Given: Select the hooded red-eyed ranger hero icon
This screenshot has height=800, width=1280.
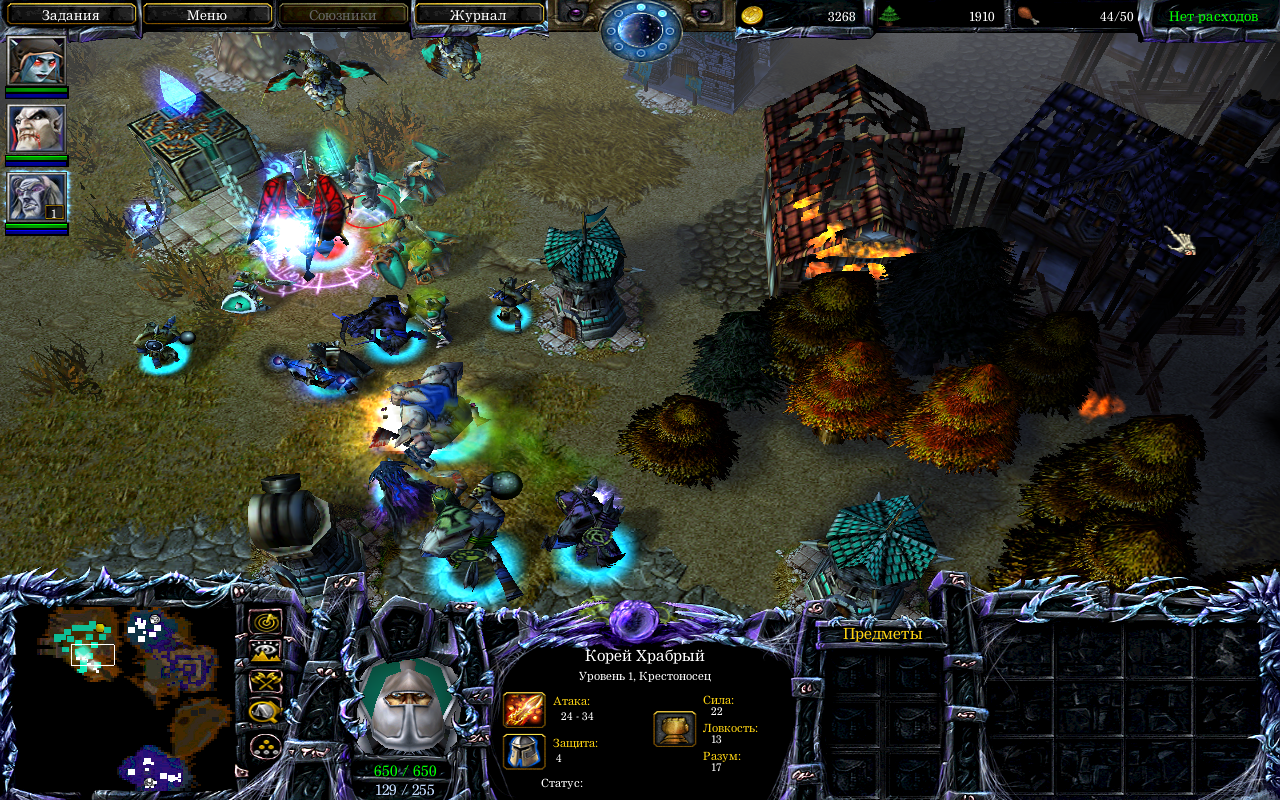Looking at the screenshot, I should point(37,60).
